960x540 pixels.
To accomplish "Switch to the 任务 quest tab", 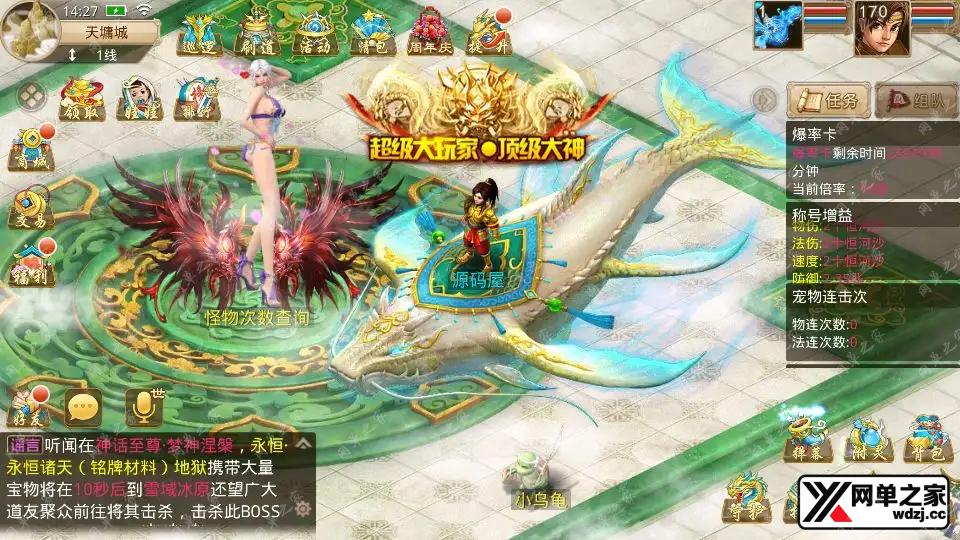I will click(827, 100).
